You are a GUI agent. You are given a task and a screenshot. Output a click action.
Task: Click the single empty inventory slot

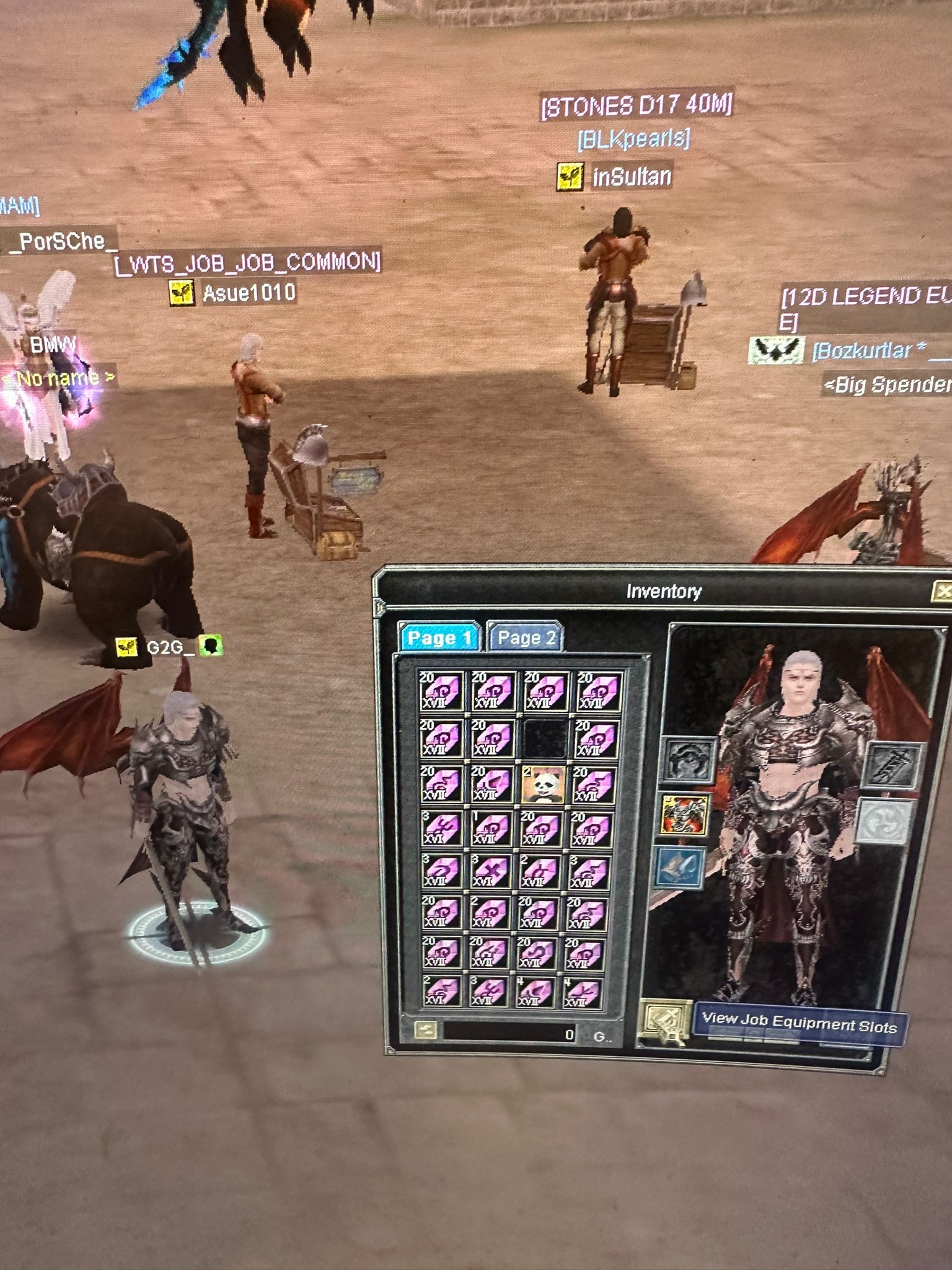[545, 738]
